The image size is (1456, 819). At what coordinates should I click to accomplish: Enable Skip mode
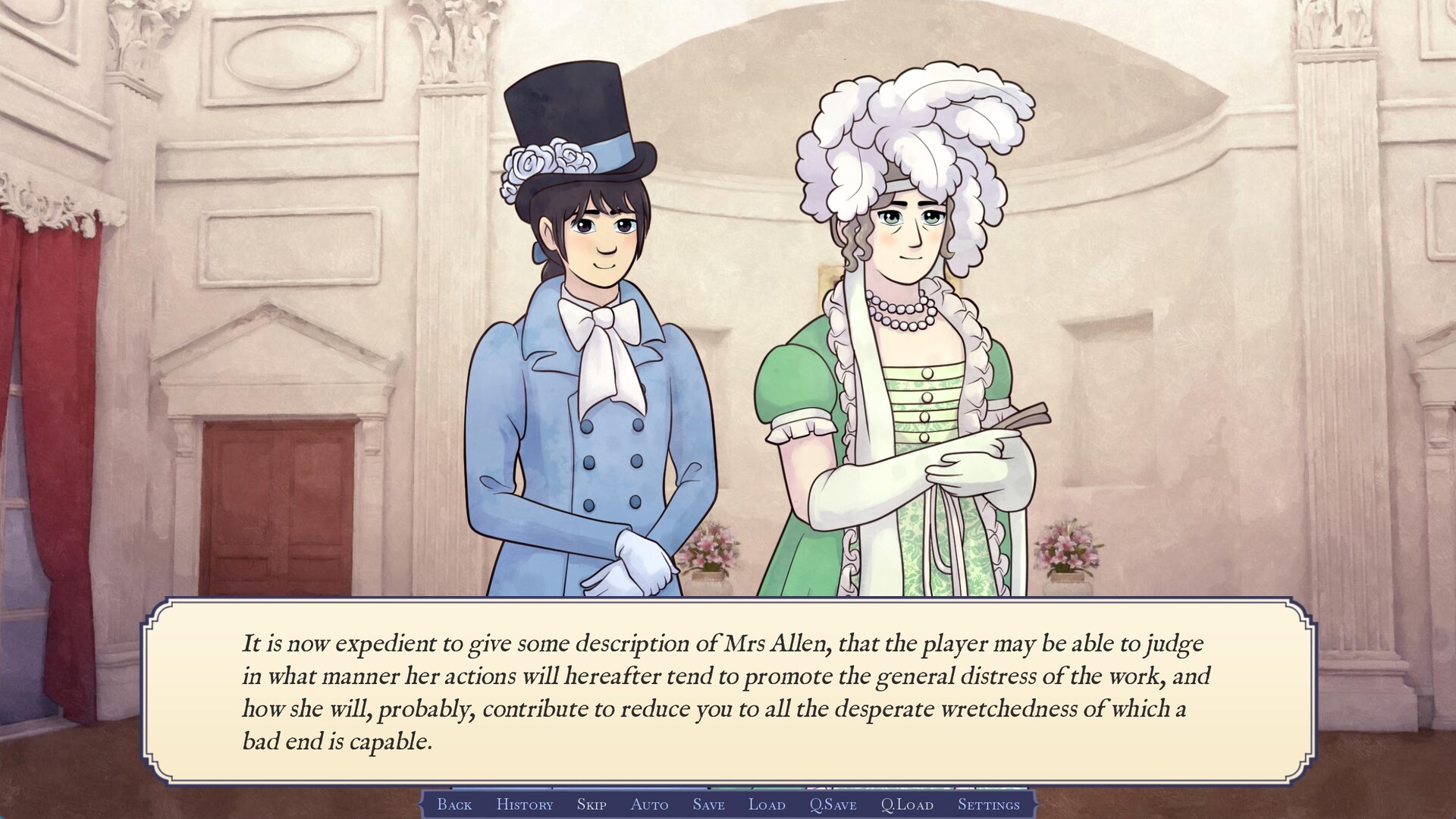591,805
